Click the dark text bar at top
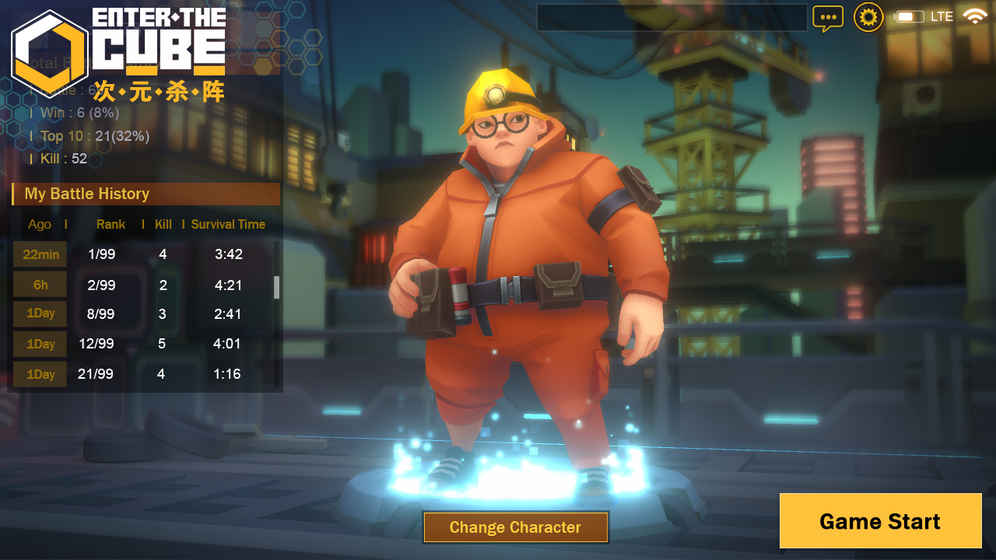 (x=671, y=17)
